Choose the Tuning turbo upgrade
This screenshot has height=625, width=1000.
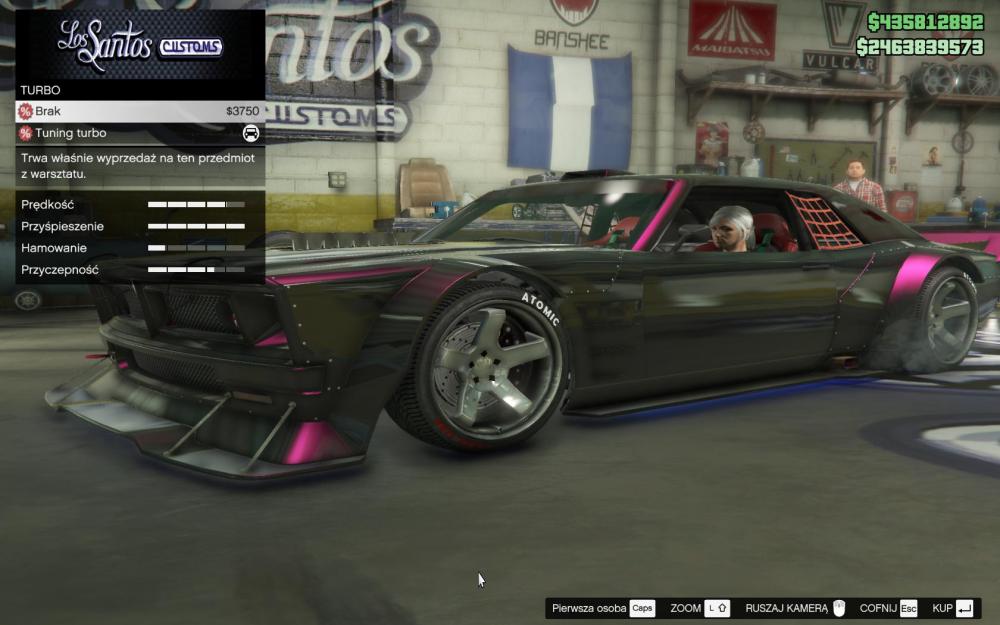point(140,133)
